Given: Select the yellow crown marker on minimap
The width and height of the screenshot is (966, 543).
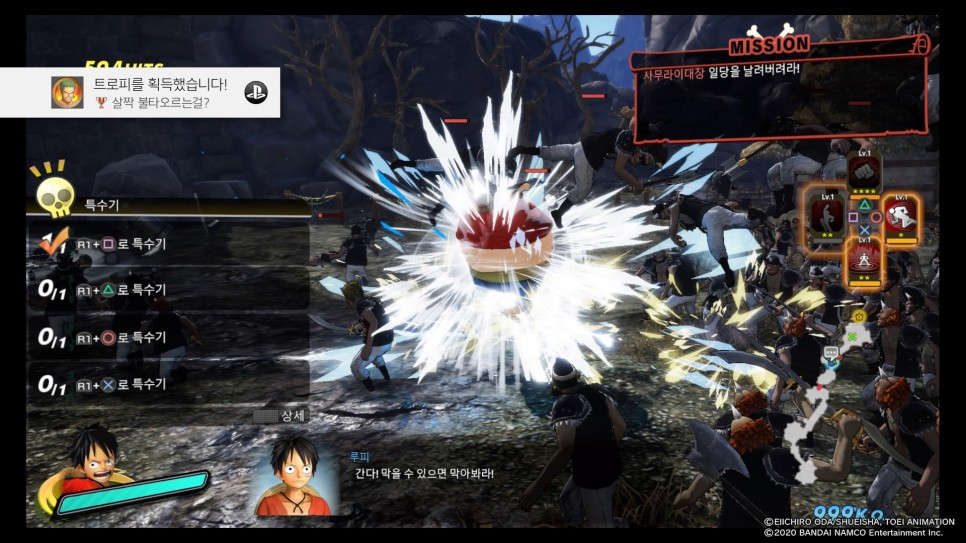Looking at the screenshot, I should coord(858,315).
